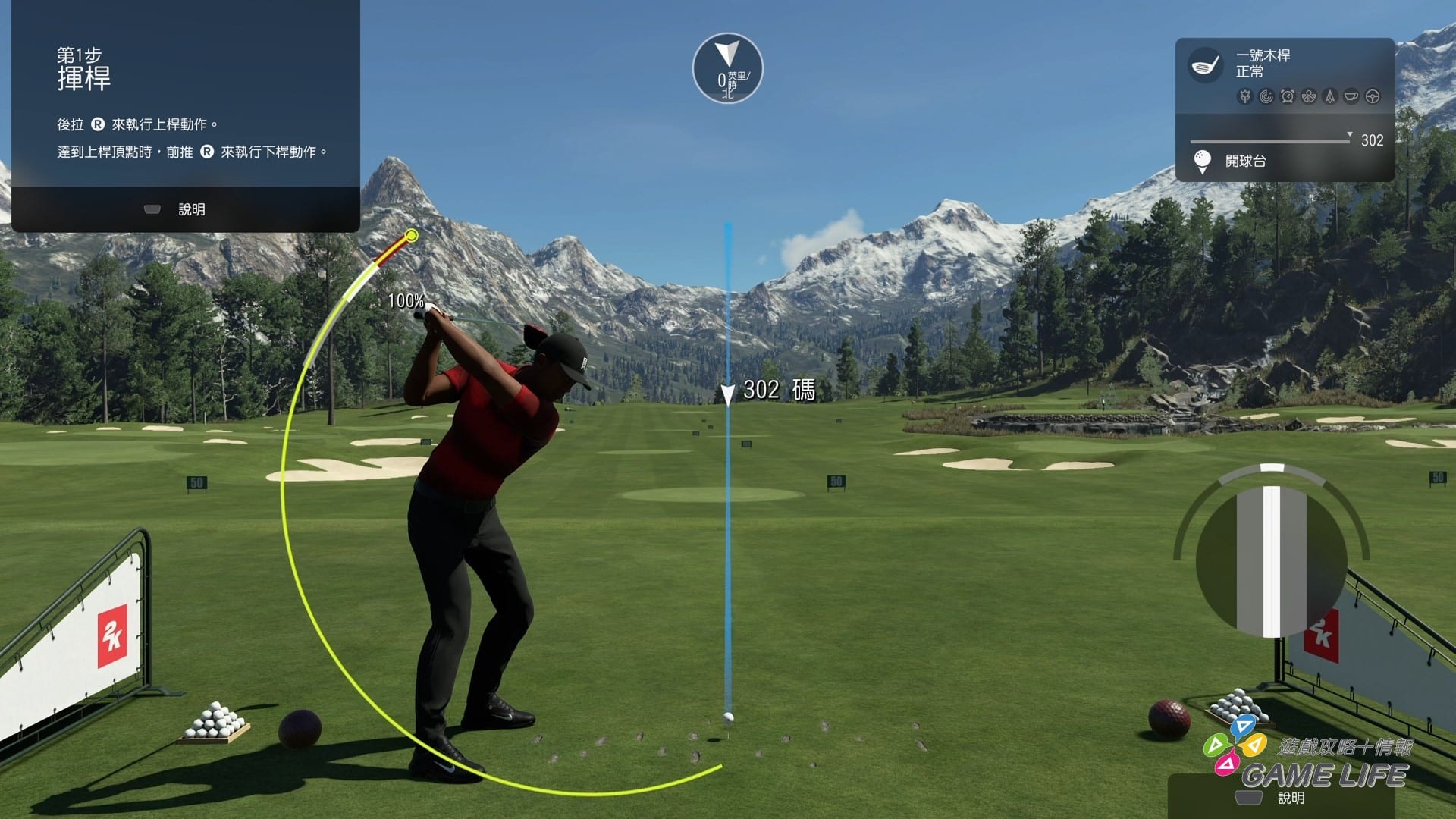Click the maple leaf attribute icon
The height and width of the screenshot is (819, 1456).
(1244, 96)
